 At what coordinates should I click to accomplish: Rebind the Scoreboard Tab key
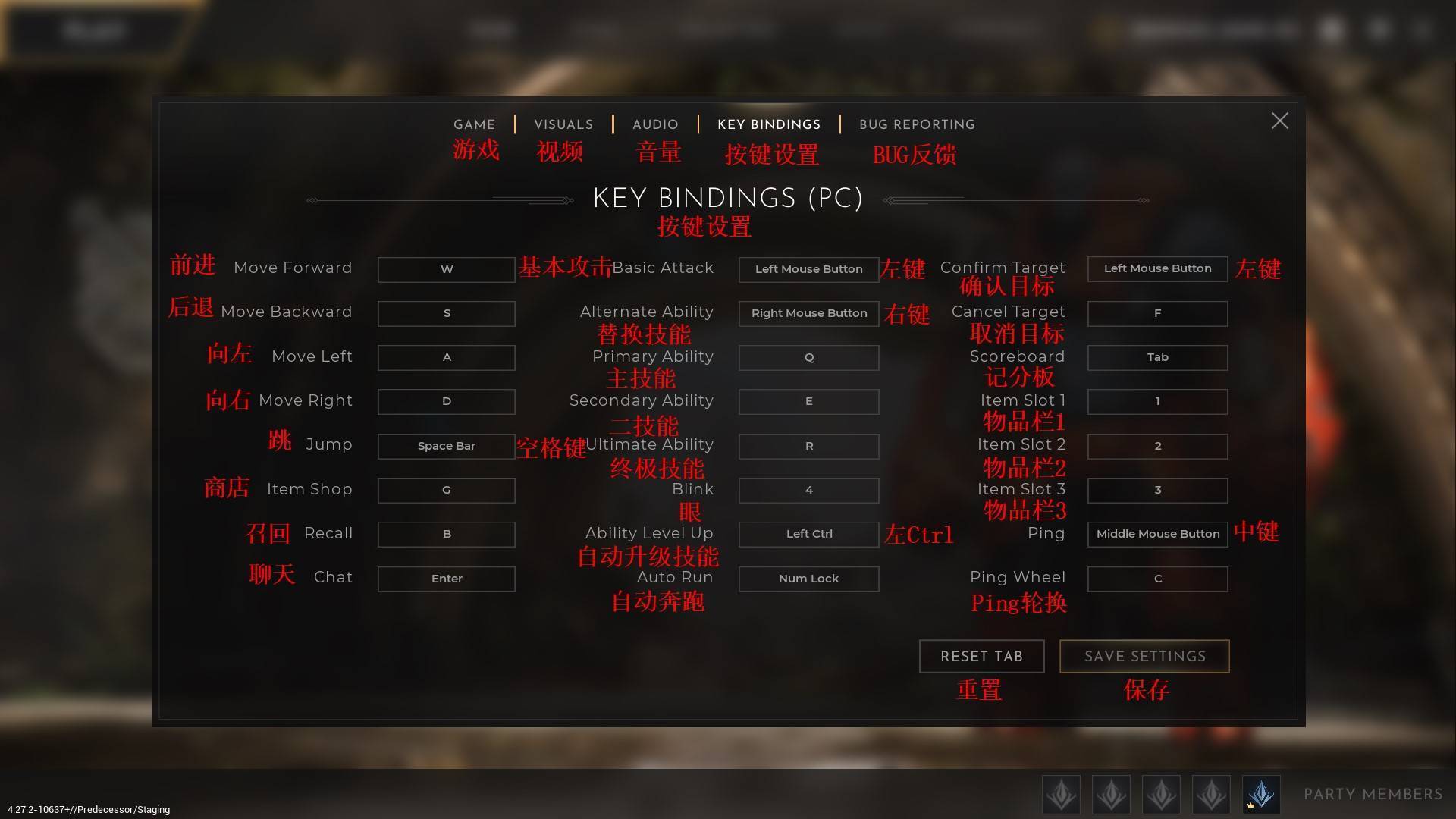[x=1156, y=357]
